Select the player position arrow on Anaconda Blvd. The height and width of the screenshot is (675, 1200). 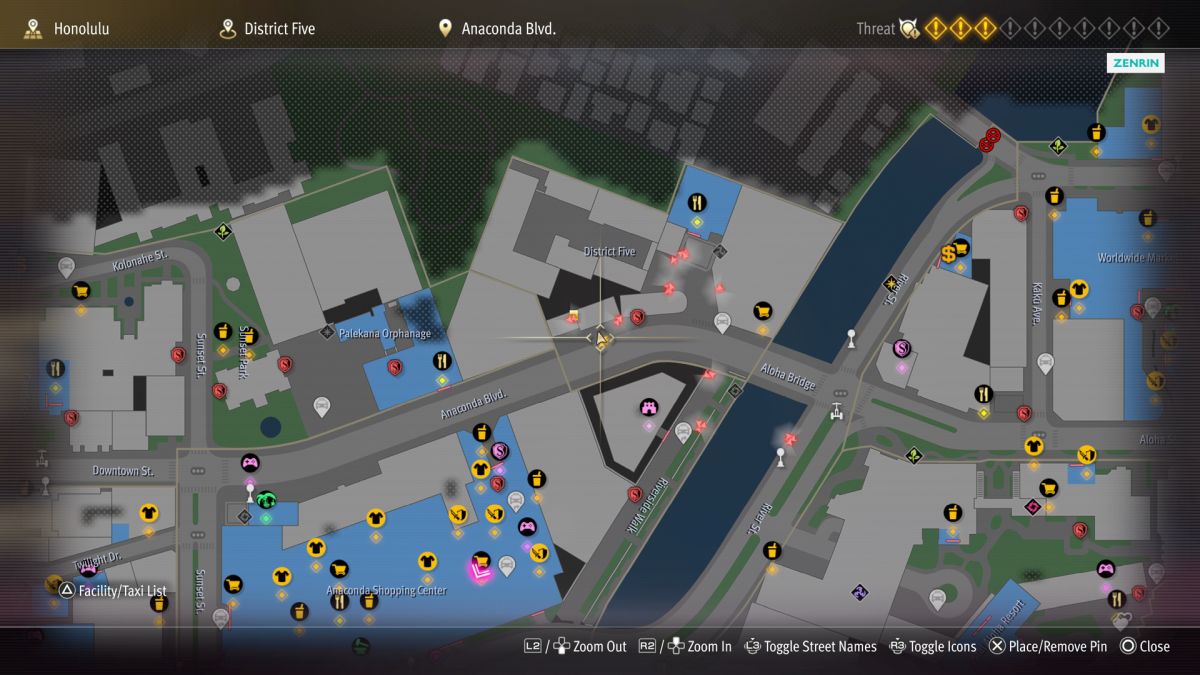point(601,339)
